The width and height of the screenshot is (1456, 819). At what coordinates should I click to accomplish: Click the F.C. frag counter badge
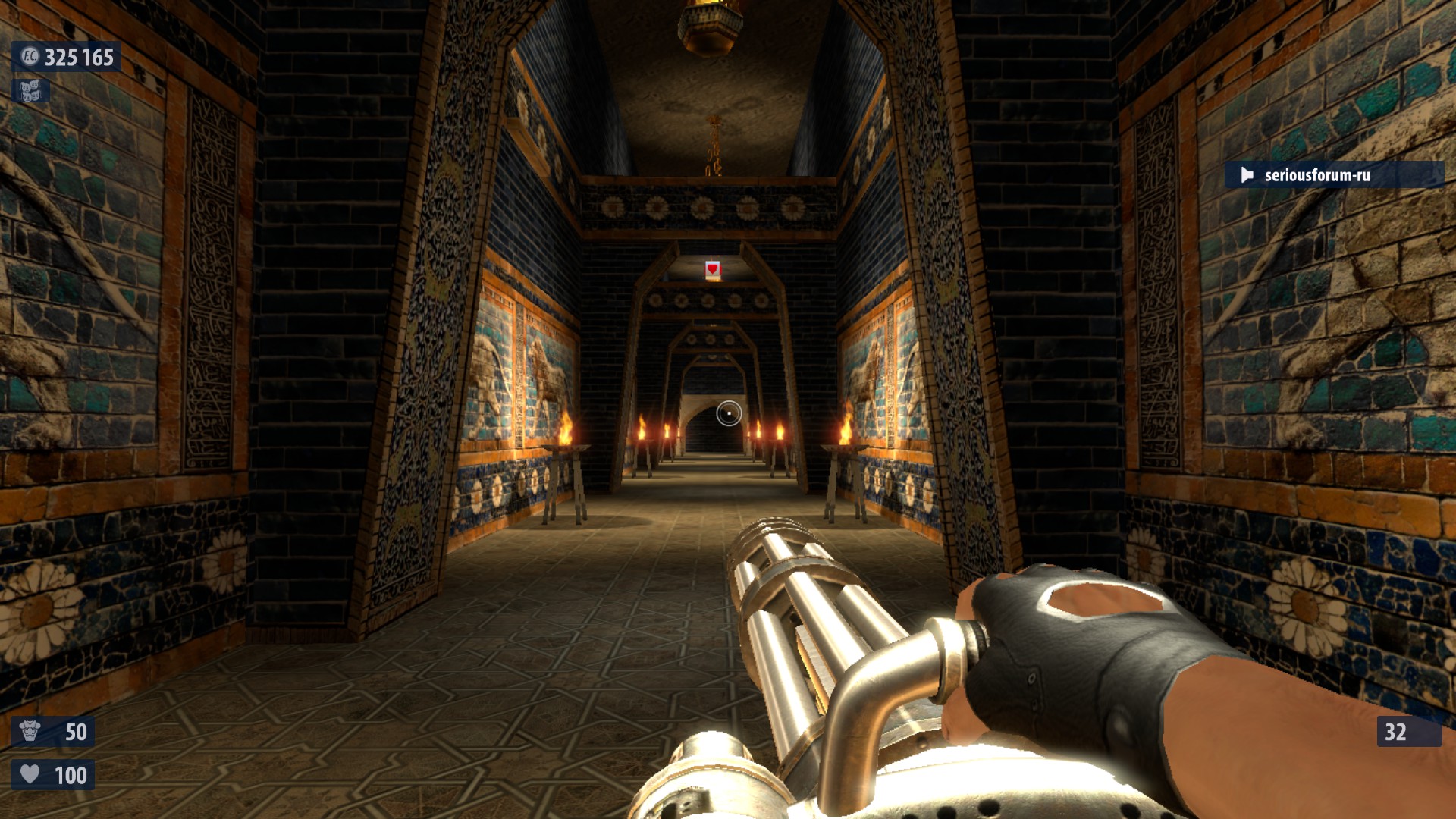30,56
